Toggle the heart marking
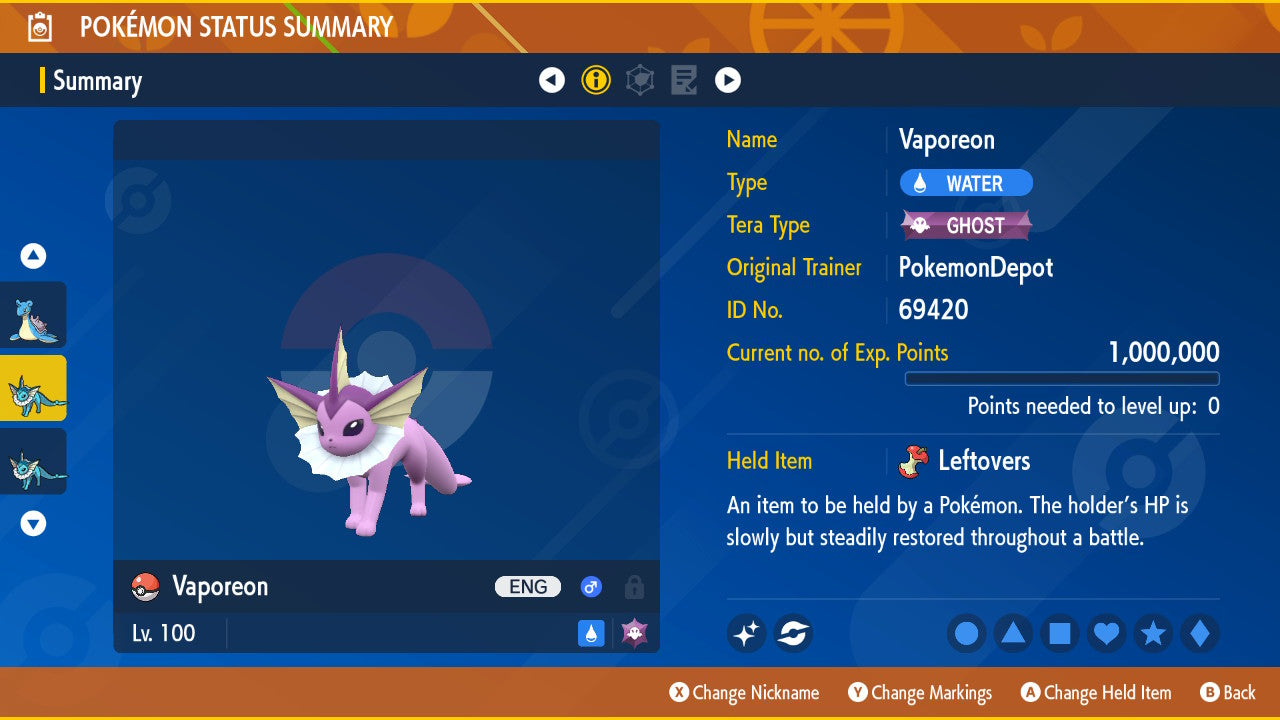Image resolution: width=1280 pixels, height=720 pixels. (1106, 633)
